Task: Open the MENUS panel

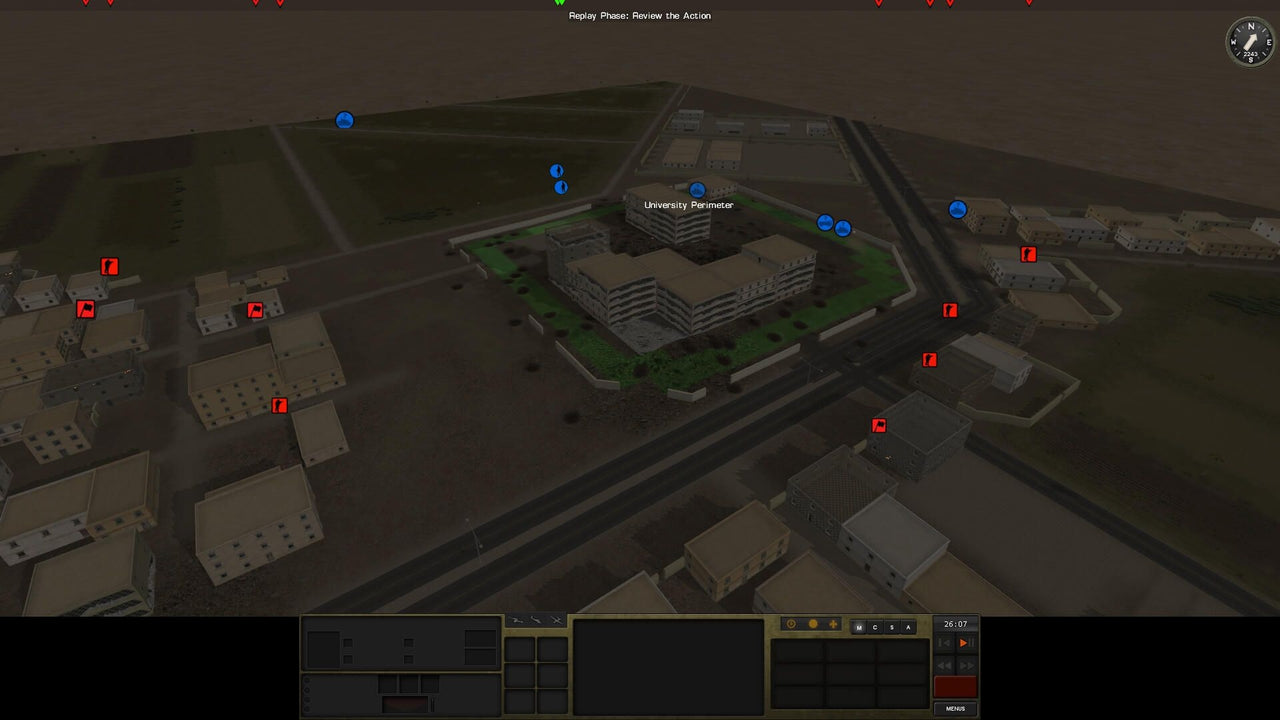Action: tap(954, 708)
